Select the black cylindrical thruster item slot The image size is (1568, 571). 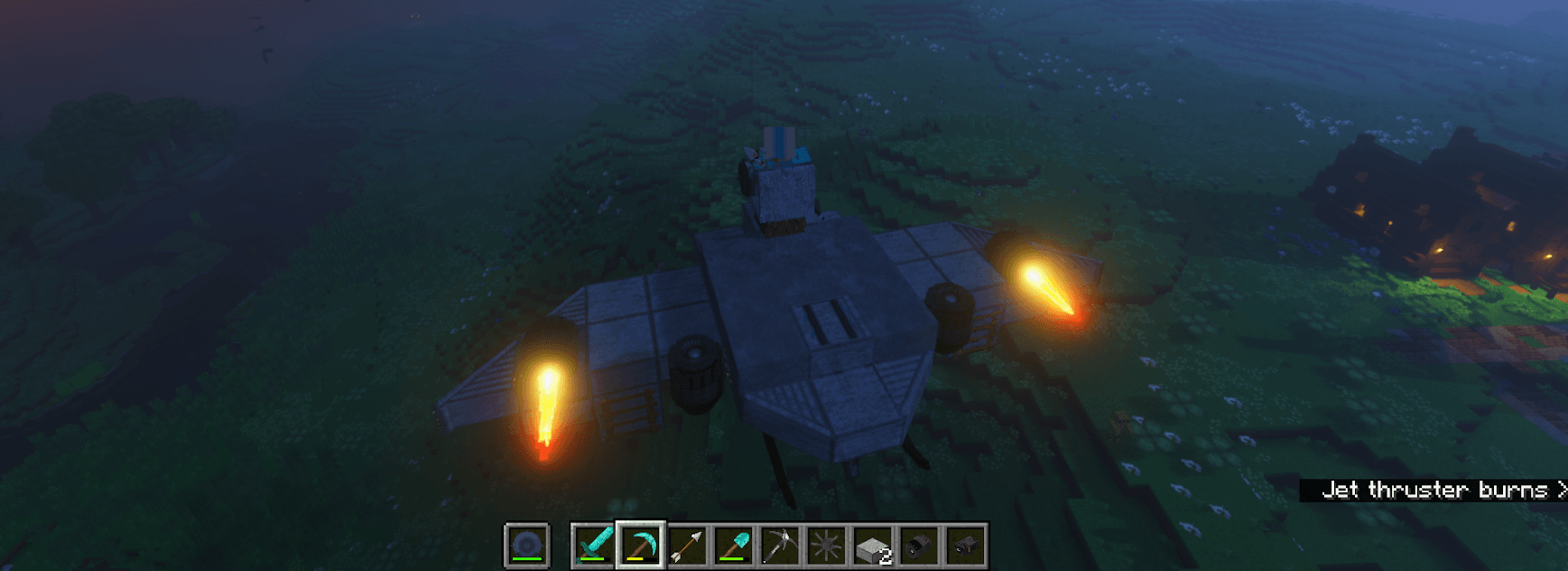click(920, 546)
